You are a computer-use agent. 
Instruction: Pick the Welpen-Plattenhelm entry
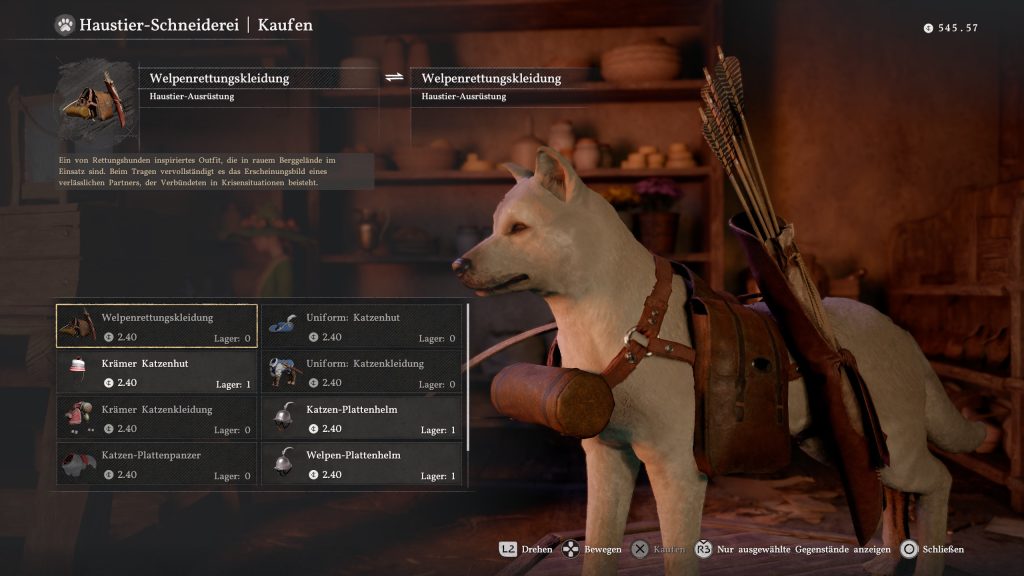point(362,464)
